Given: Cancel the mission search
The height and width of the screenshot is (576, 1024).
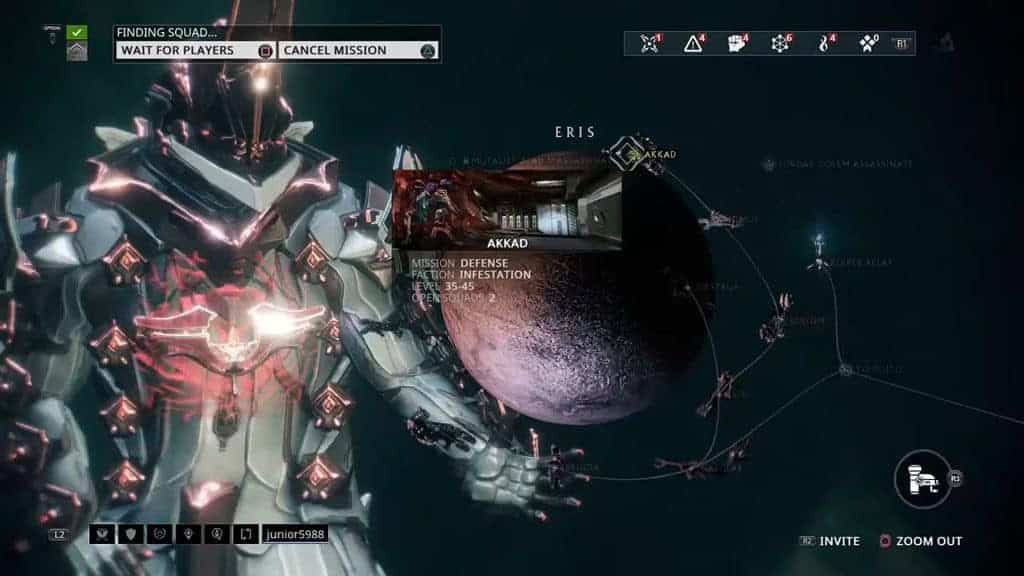Looking at the screenshot, I should pos(357,50).
